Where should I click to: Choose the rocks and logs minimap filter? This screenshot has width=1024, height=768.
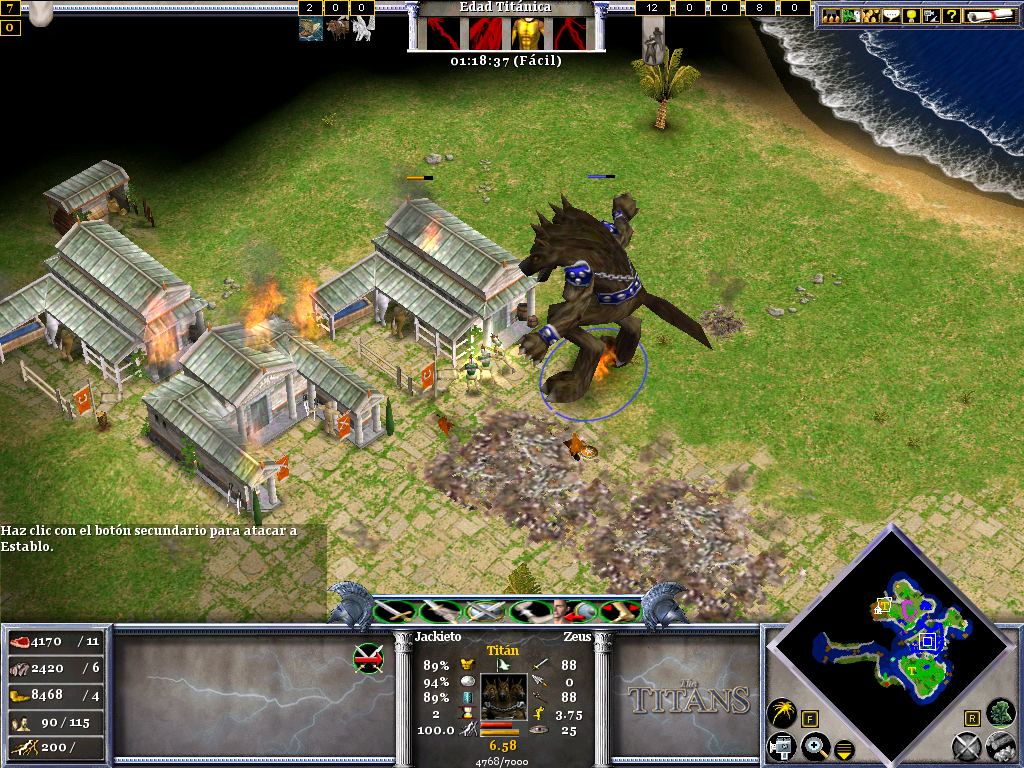[x=1000, y=744]
